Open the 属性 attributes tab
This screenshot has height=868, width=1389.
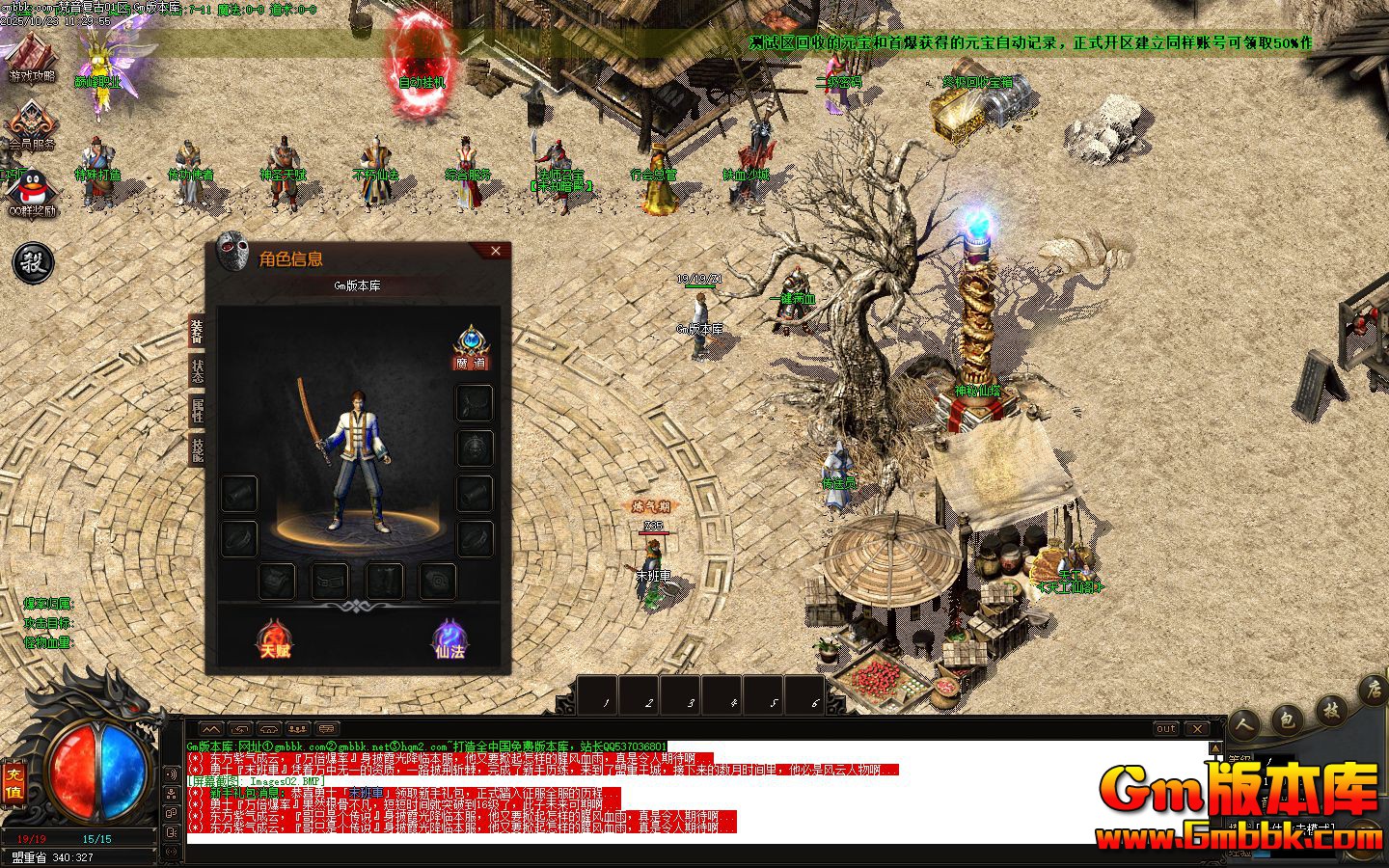[197, 410]
